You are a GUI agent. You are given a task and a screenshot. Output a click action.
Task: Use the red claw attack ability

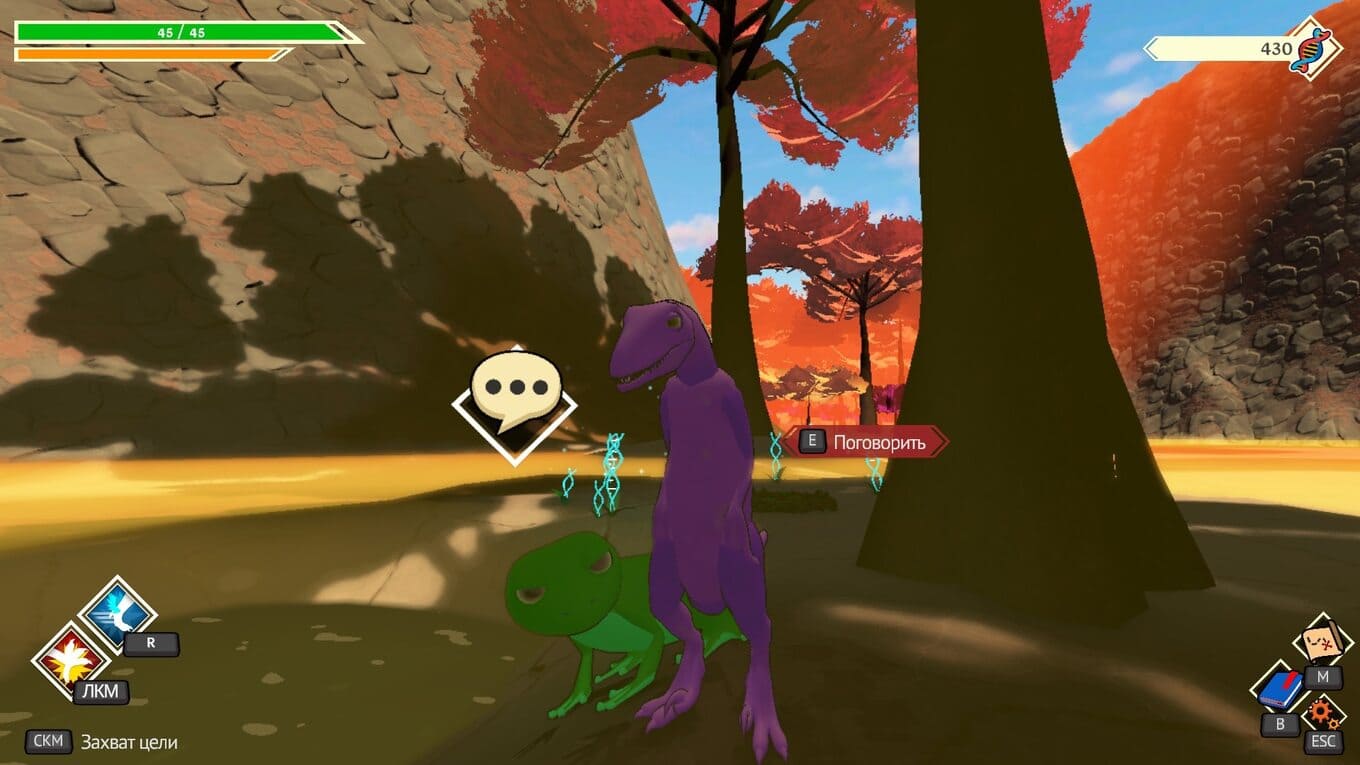click(x=70, y=660)
